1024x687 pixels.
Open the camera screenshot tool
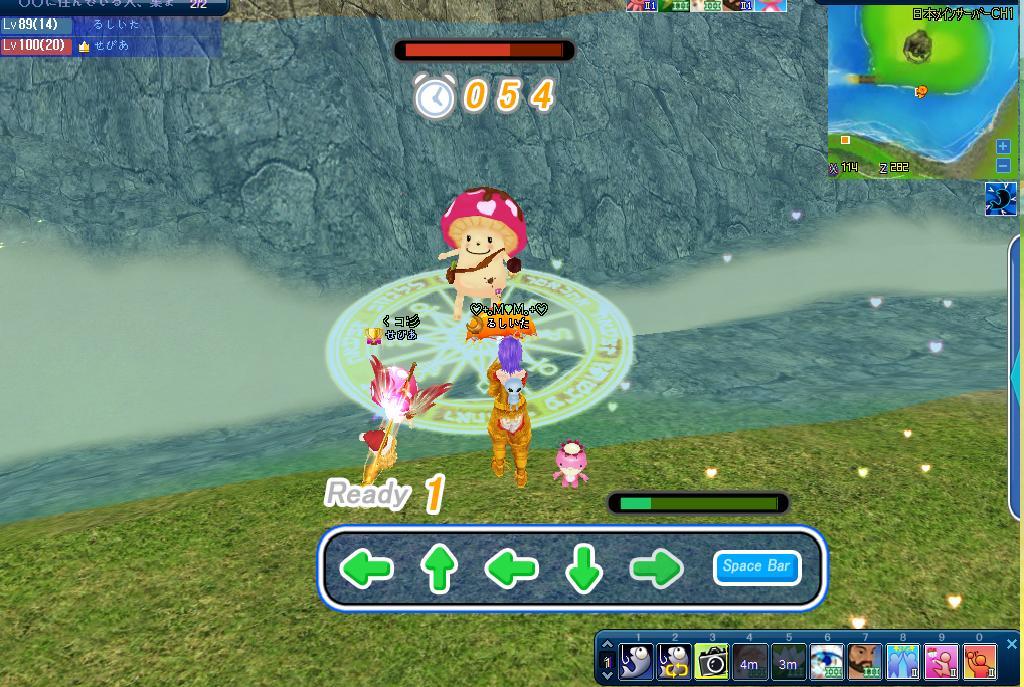pos(712,661)
